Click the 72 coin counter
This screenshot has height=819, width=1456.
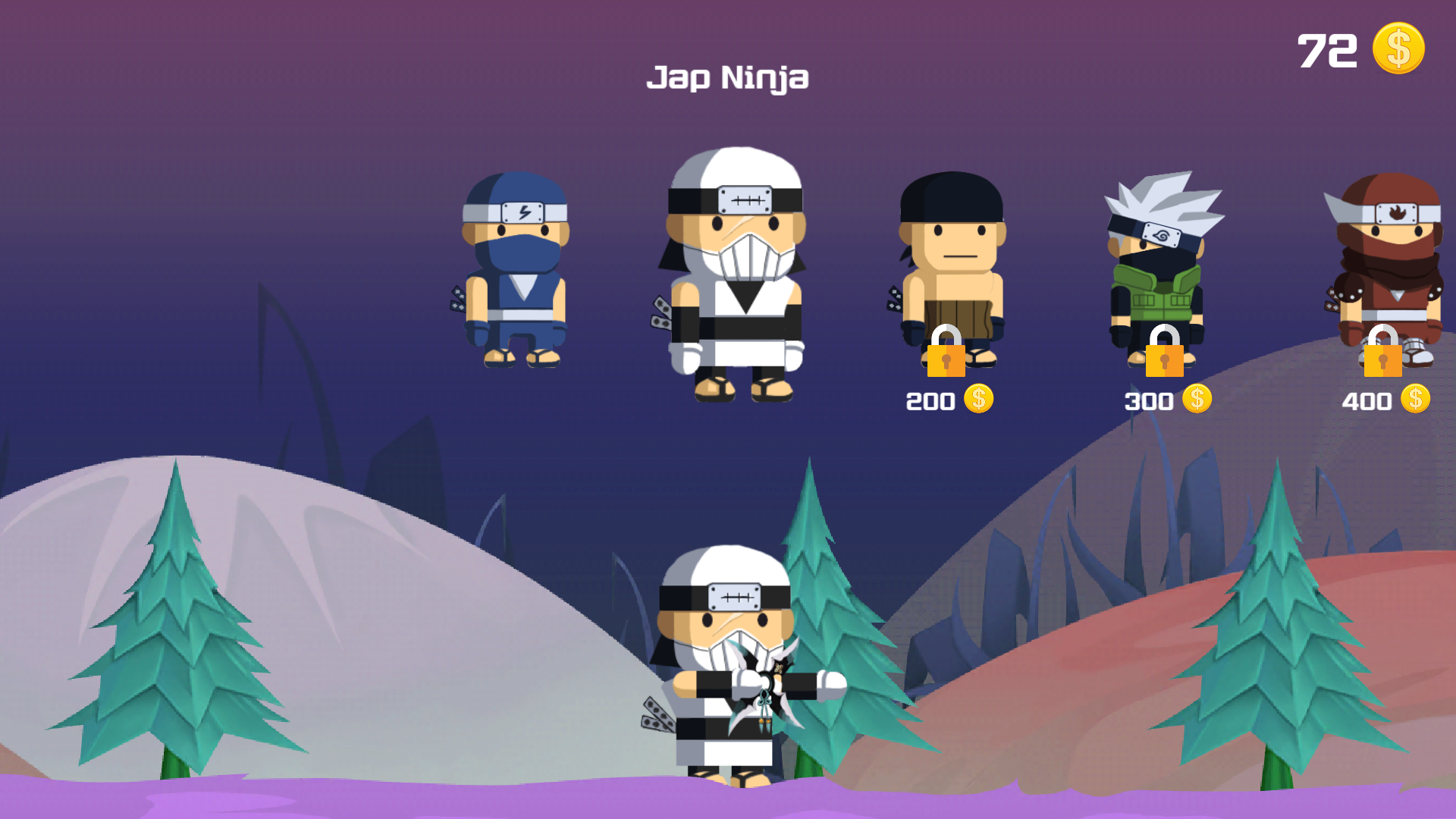pyautogui.click(x=1327, y=49)
